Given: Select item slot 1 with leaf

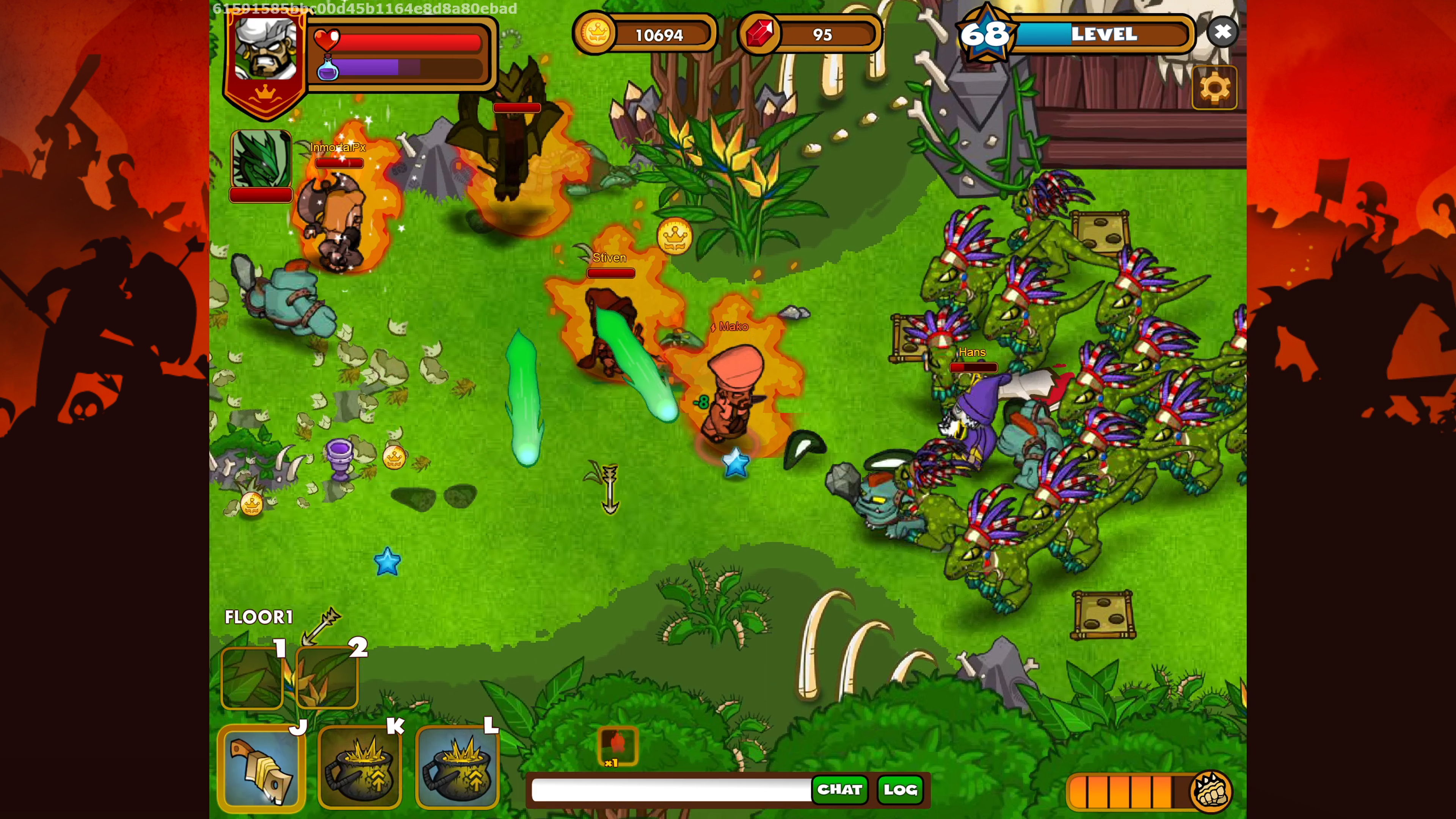Looking at the screenshot, I should [x=251, y=678].
